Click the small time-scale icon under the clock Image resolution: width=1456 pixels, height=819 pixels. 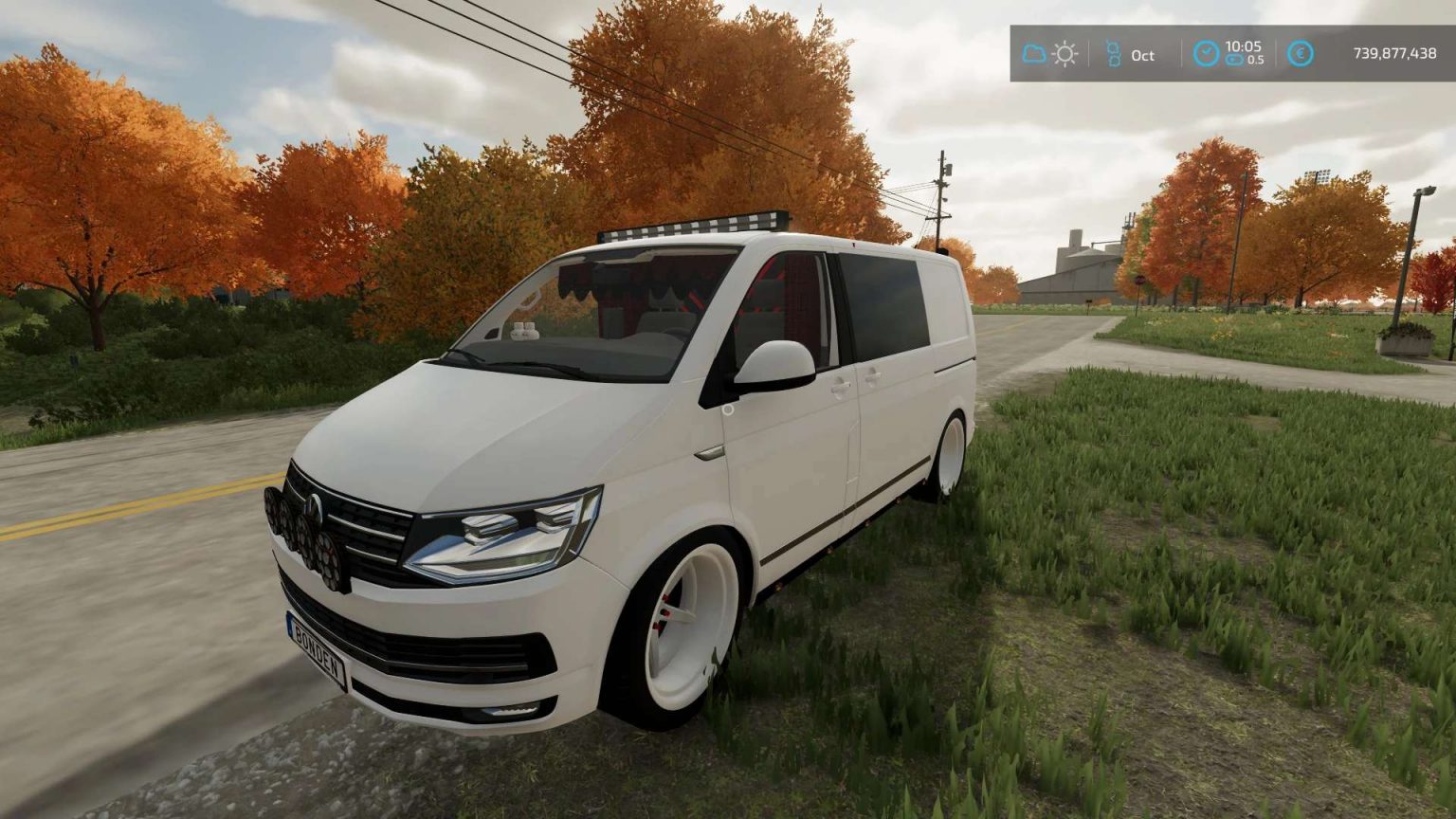coord(1236,60)
